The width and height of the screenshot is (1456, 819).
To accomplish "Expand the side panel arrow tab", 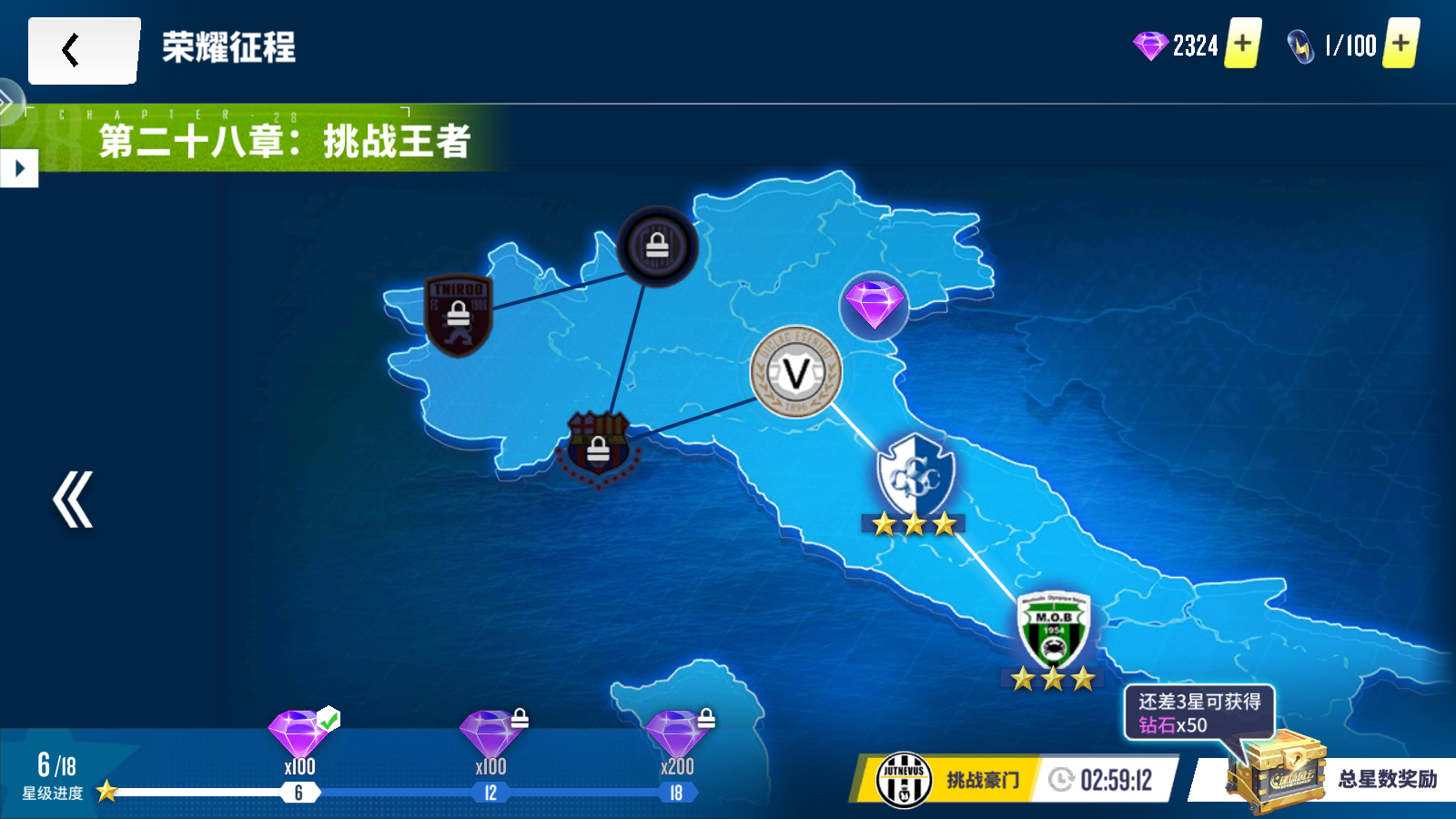I will (x=18, y=168).
